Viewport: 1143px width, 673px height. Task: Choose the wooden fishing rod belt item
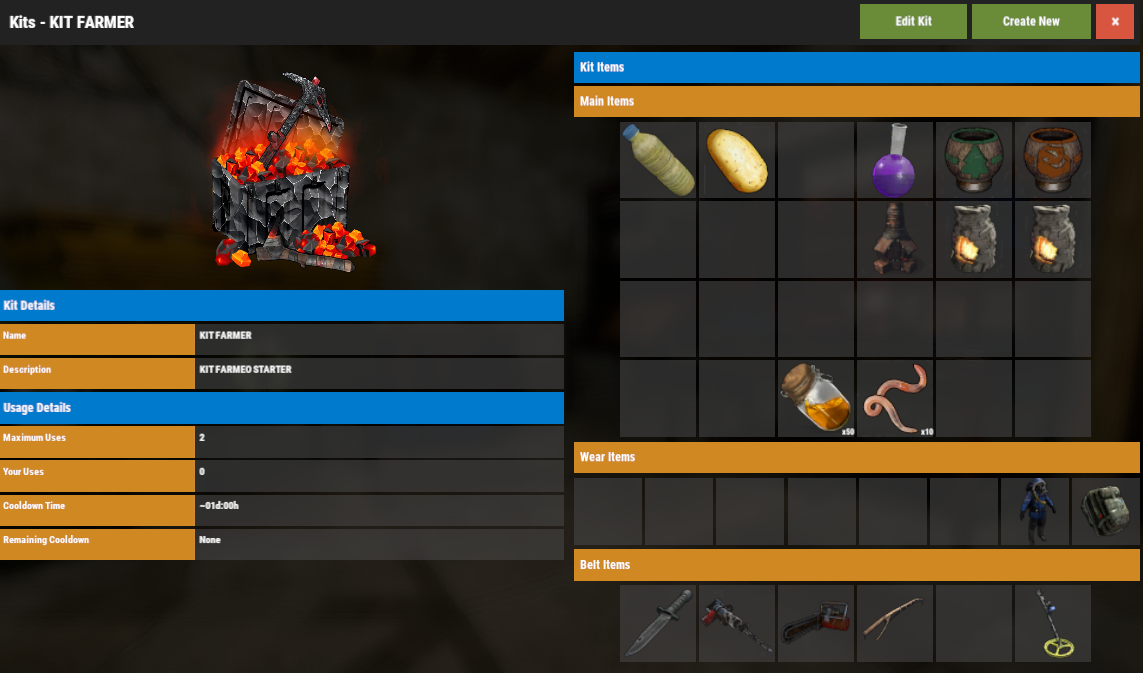click(895, 623)
